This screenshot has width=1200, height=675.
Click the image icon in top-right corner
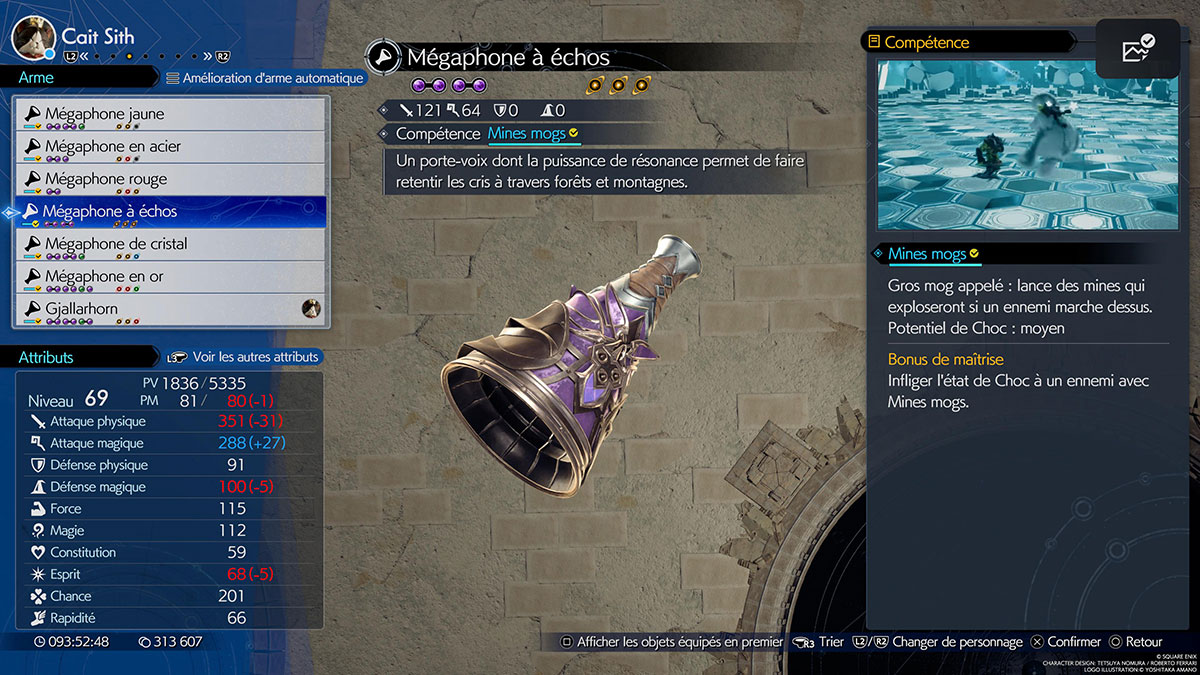click(x=1137, y=49)
